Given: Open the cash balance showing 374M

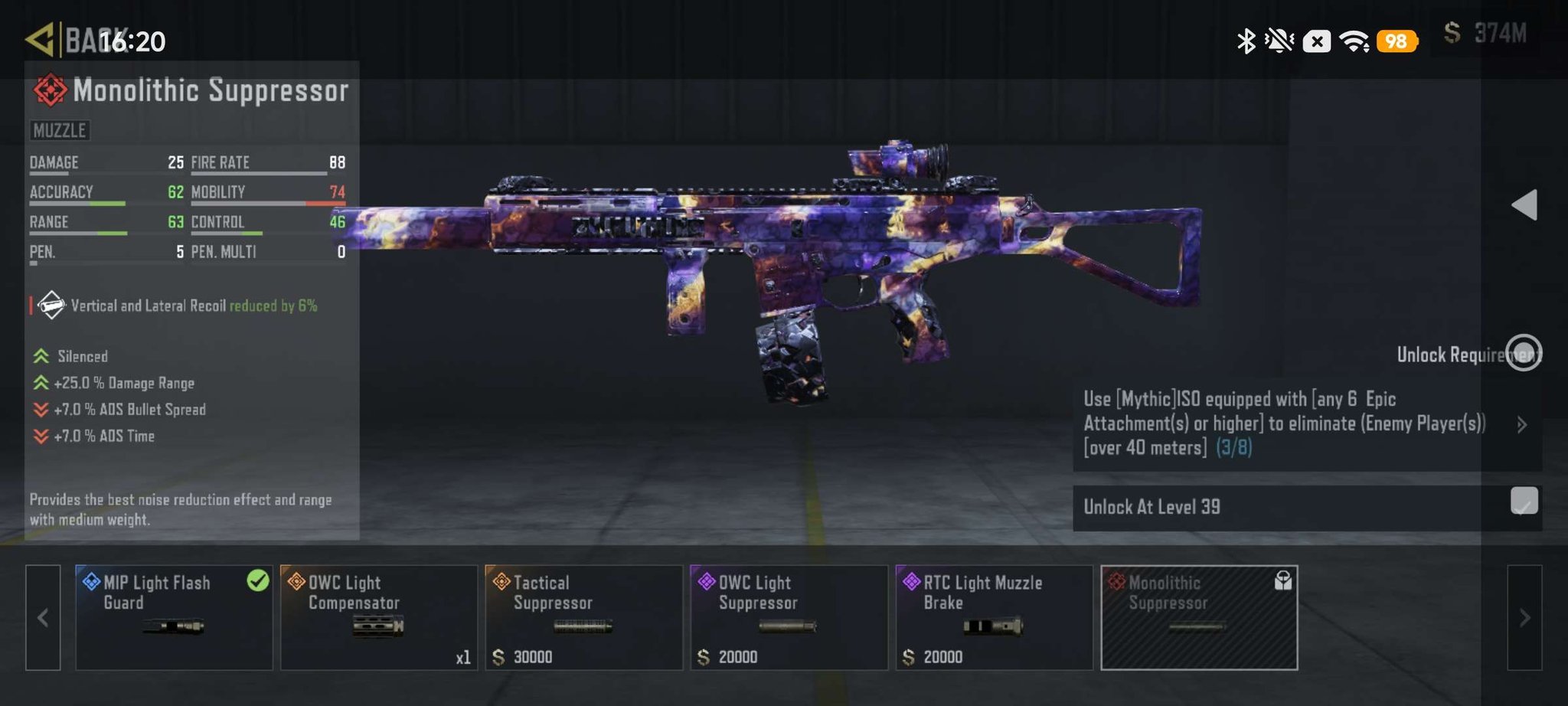Looking at the screenshot, I should (x=1485, y=34).
